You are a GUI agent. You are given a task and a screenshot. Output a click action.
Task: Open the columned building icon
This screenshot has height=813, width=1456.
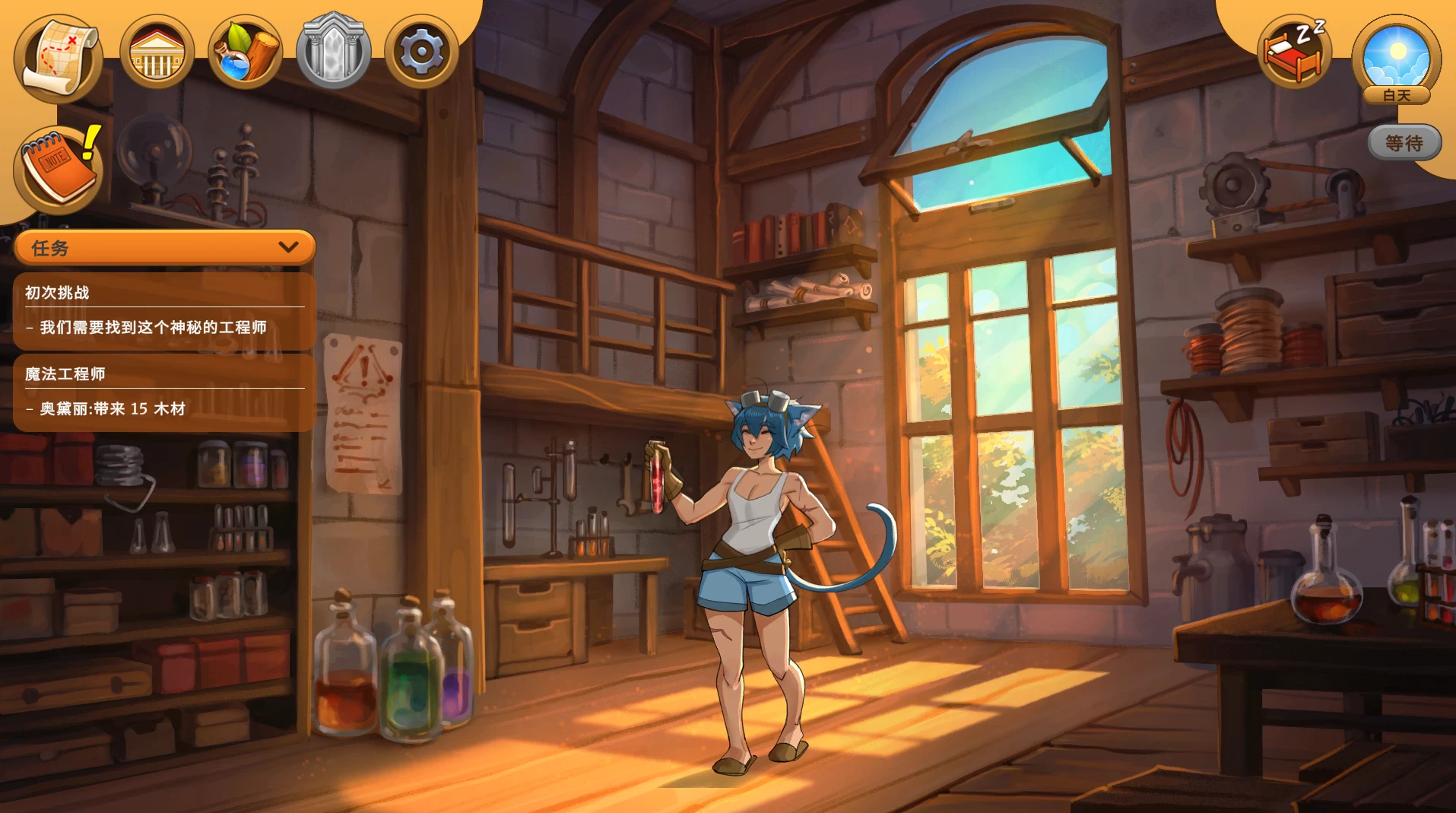tap(157, 52)
